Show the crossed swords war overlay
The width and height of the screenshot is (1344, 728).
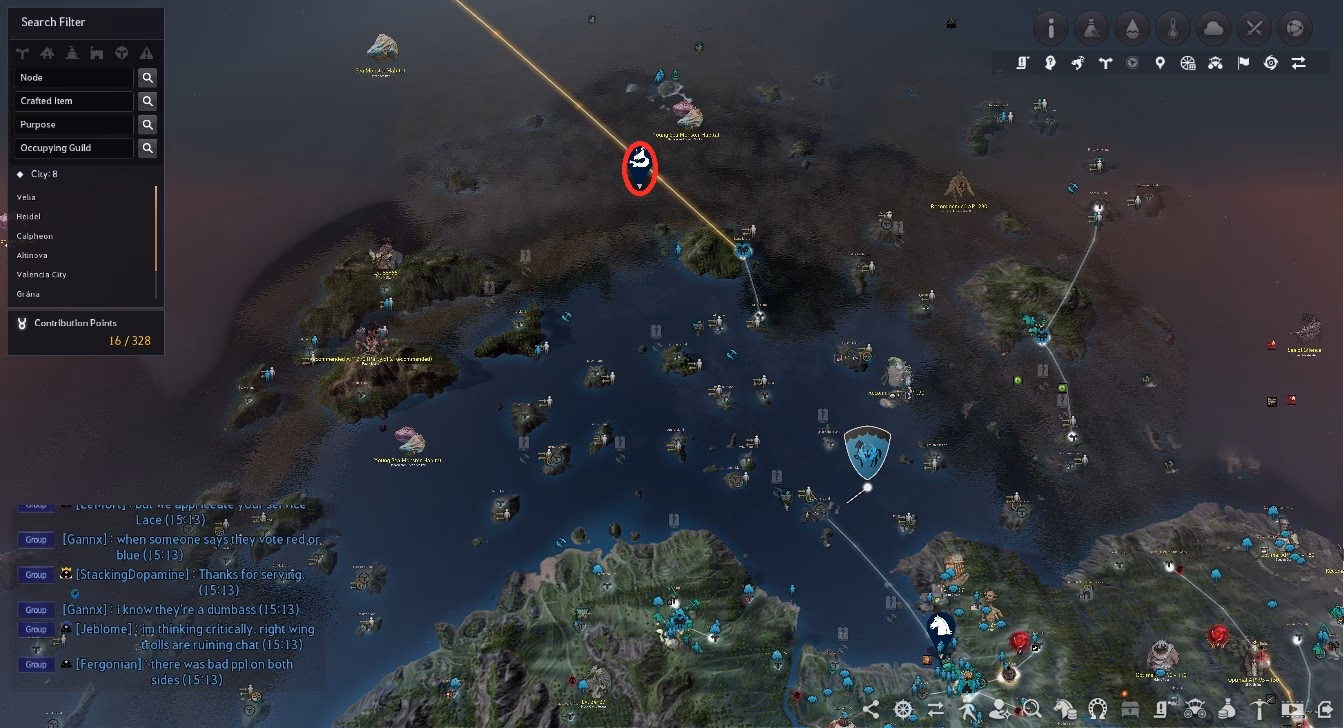click(1255, 28)
